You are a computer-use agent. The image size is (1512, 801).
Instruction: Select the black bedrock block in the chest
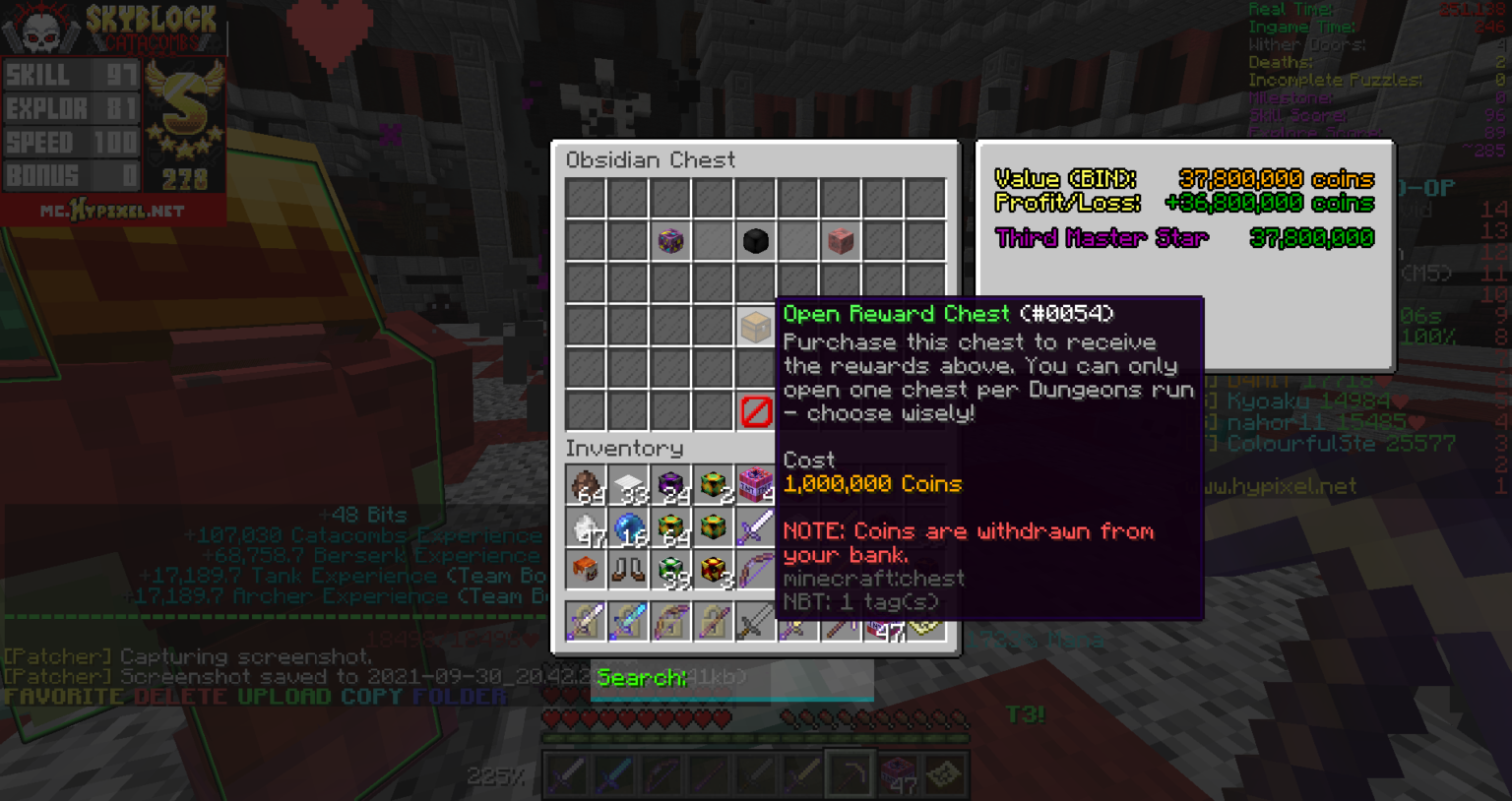(756, 239)
